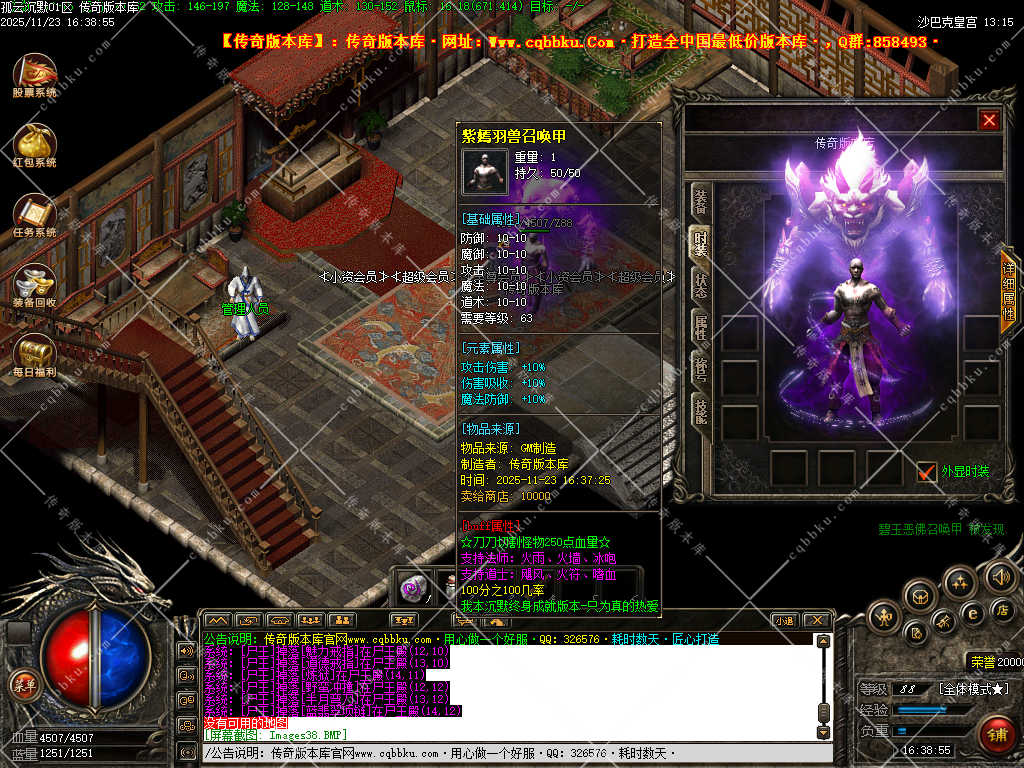Viewport: 1024px width, 768px height.
Task: Expand the 详细属性 detailed attributes side tab
Action: 1009,291
